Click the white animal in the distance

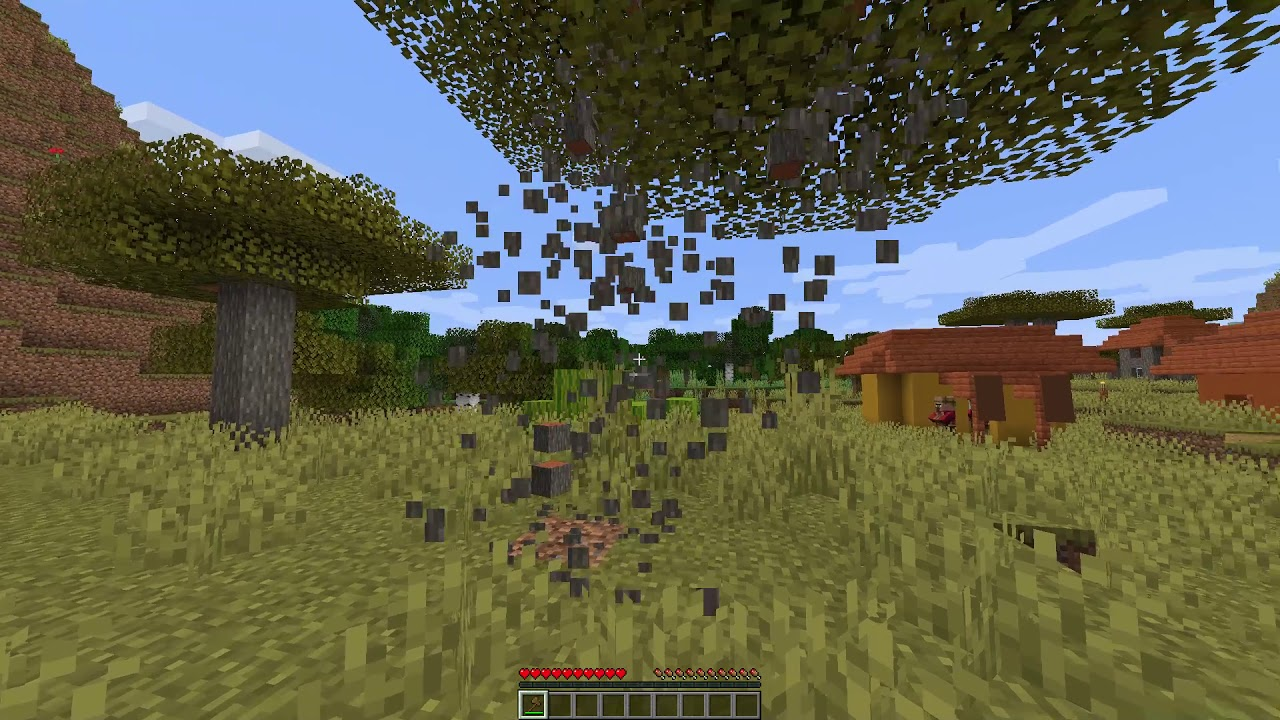pyautogui.click(x=465, y=400)
